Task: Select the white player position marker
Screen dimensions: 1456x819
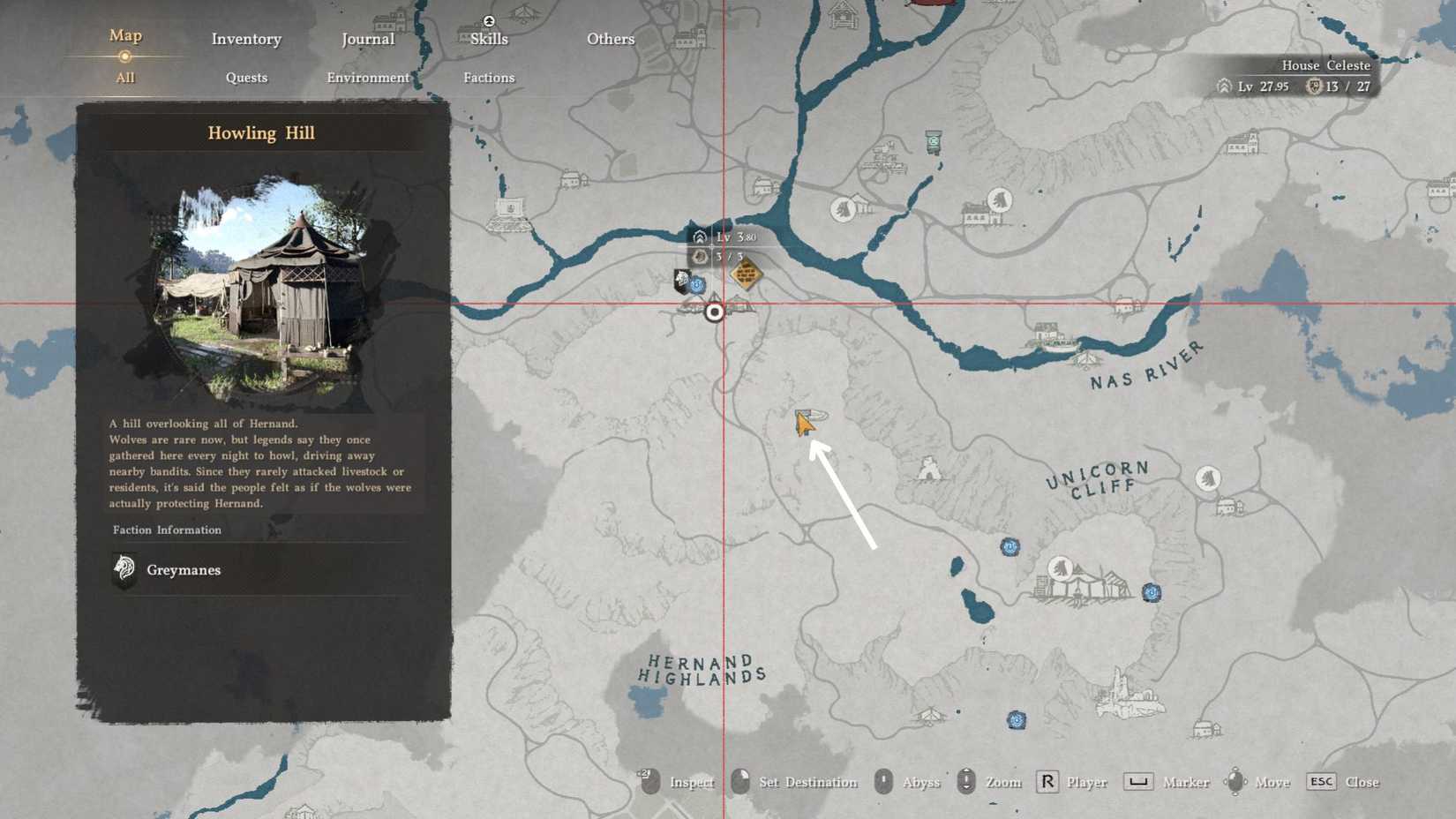Action: 715,312
